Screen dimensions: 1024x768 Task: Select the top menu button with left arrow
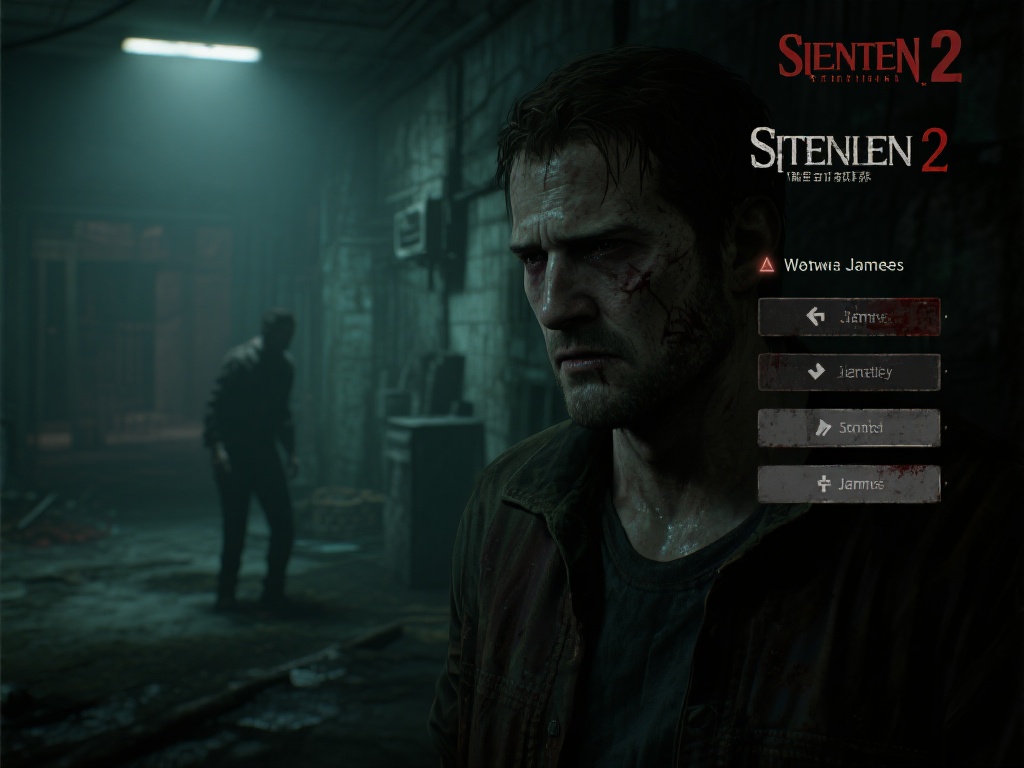(849, 317)
